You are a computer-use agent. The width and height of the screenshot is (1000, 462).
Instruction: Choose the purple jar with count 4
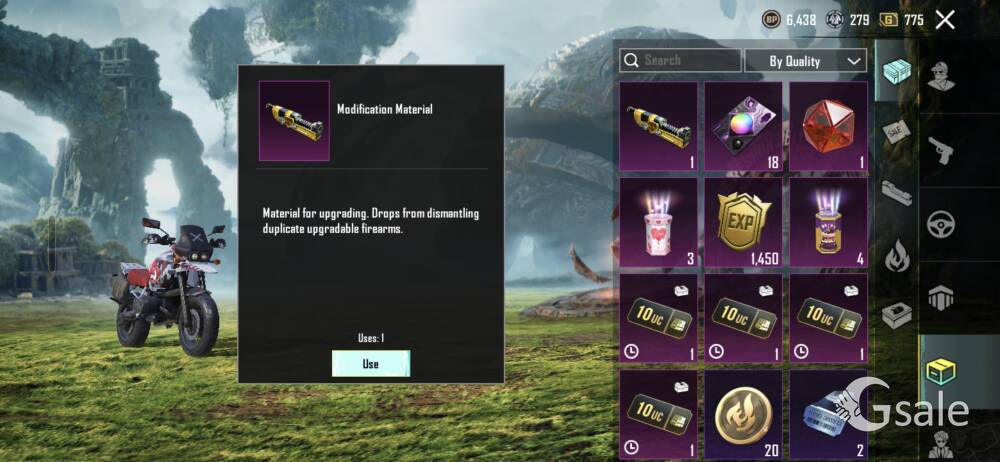828,222
